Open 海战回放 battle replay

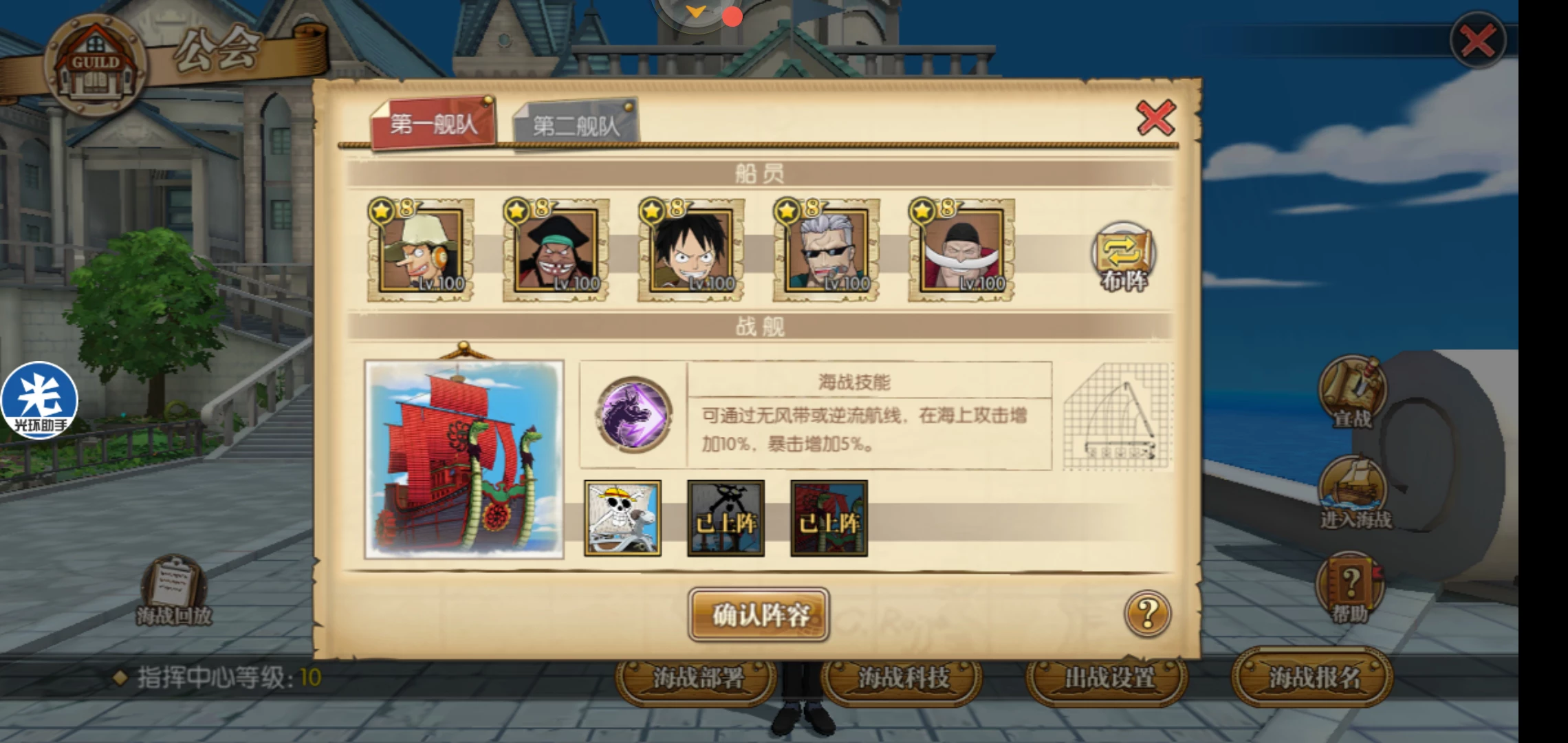pyautogui.click(x=173, y=592)
